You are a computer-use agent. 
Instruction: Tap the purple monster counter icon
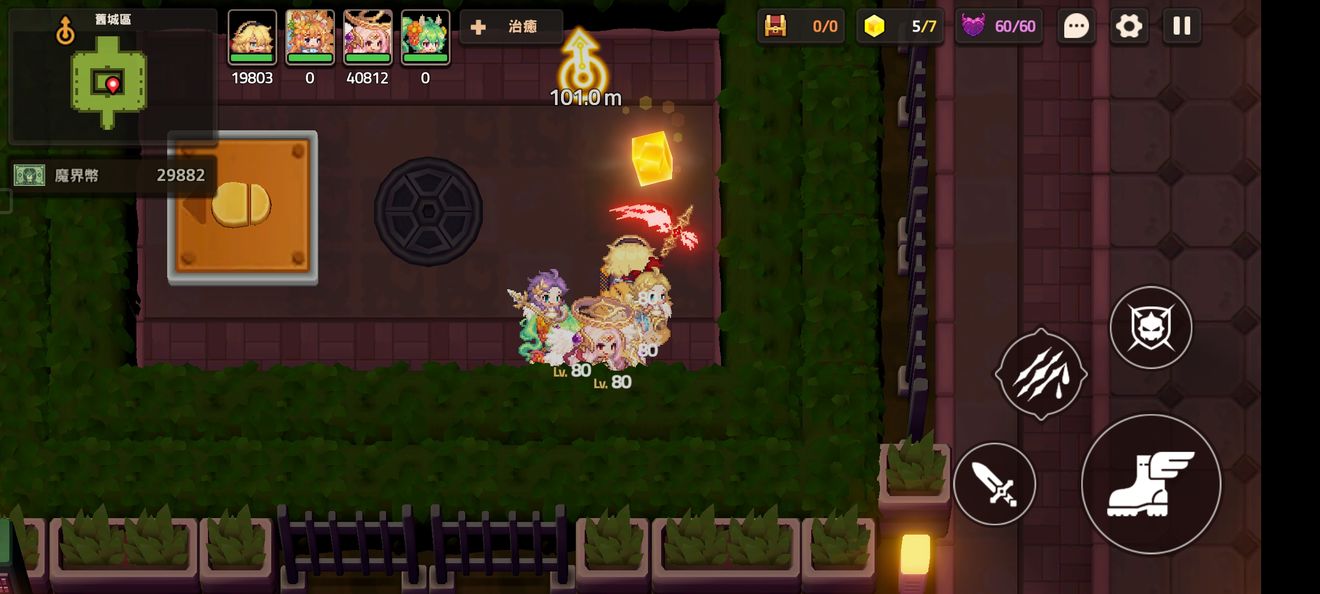[972, 27]
